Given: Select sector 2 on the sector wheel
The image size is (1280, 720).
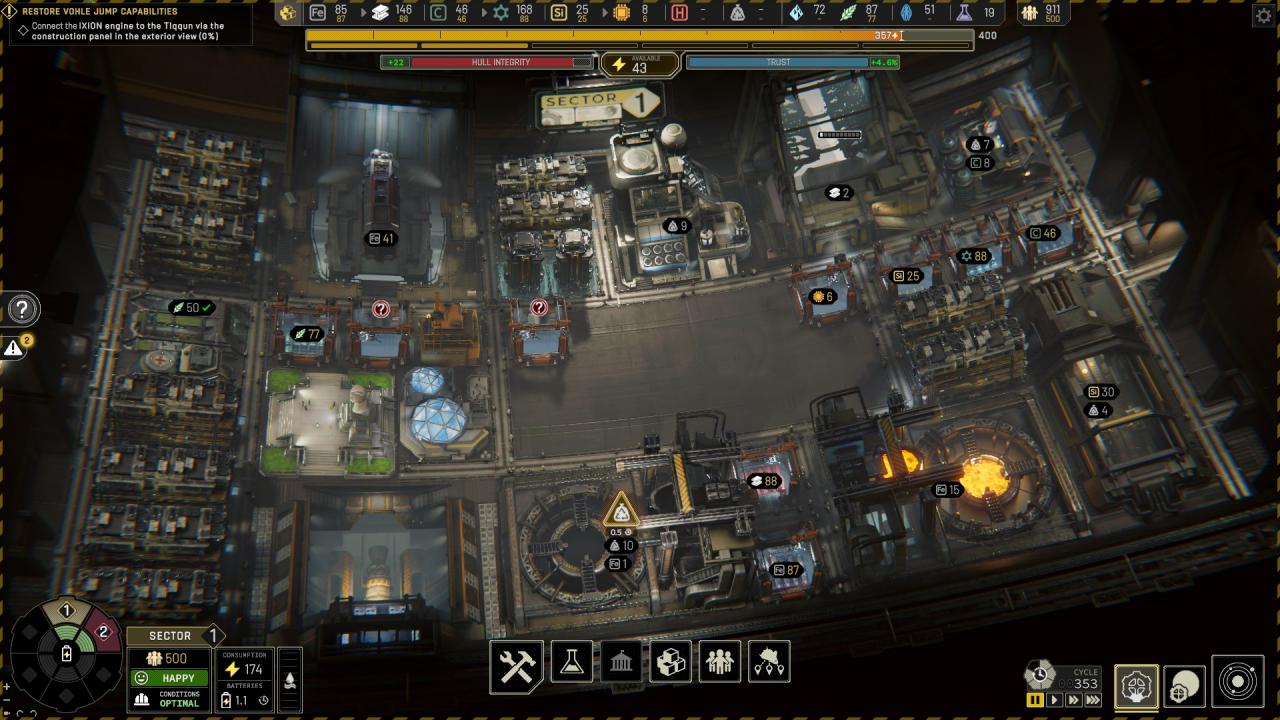Looking at the screenshot, I should tap(103, 632).
